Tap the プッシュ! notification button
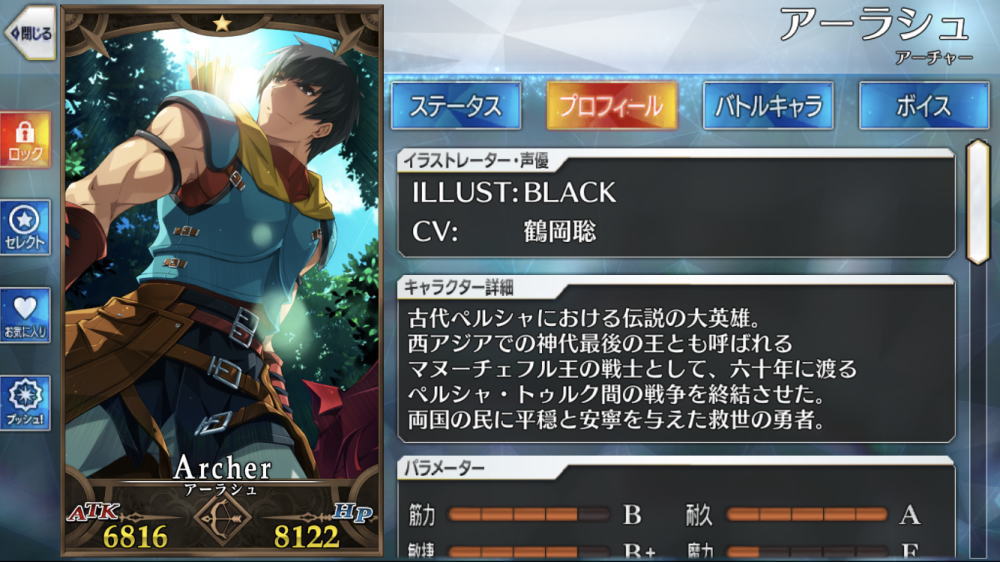1000x562 pixels. tap(25, 403)
